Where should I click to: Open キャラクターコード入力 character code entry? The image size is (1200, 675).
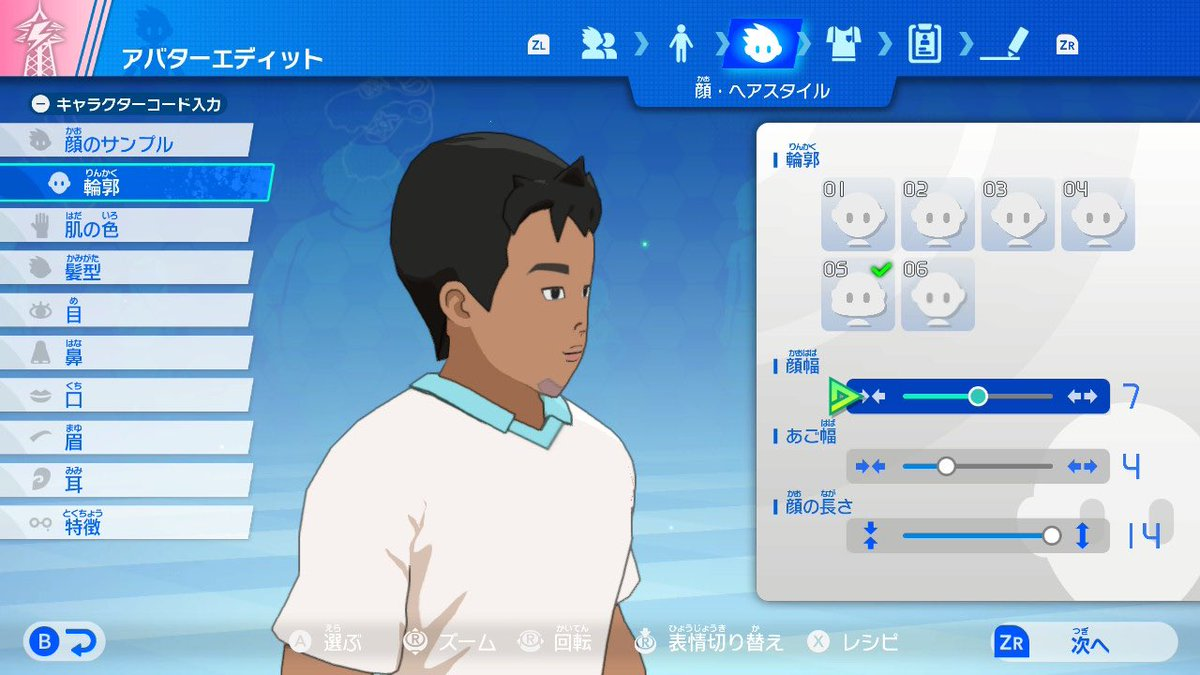pyautogui.click(x=128, y=103)
